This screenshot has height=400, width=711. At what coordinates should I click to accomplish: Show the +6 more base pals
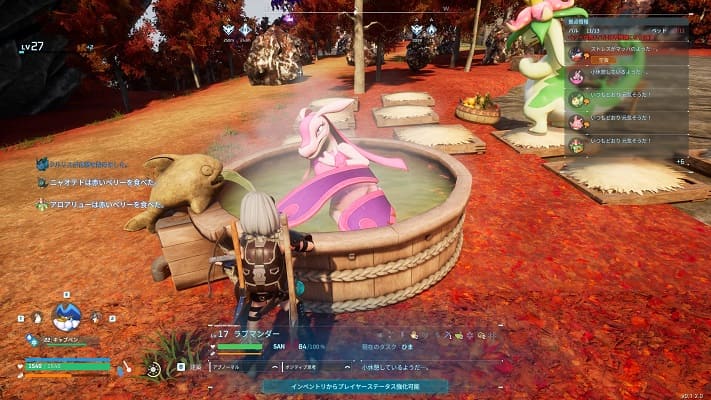pyautogui.click(x=680, y=161)
